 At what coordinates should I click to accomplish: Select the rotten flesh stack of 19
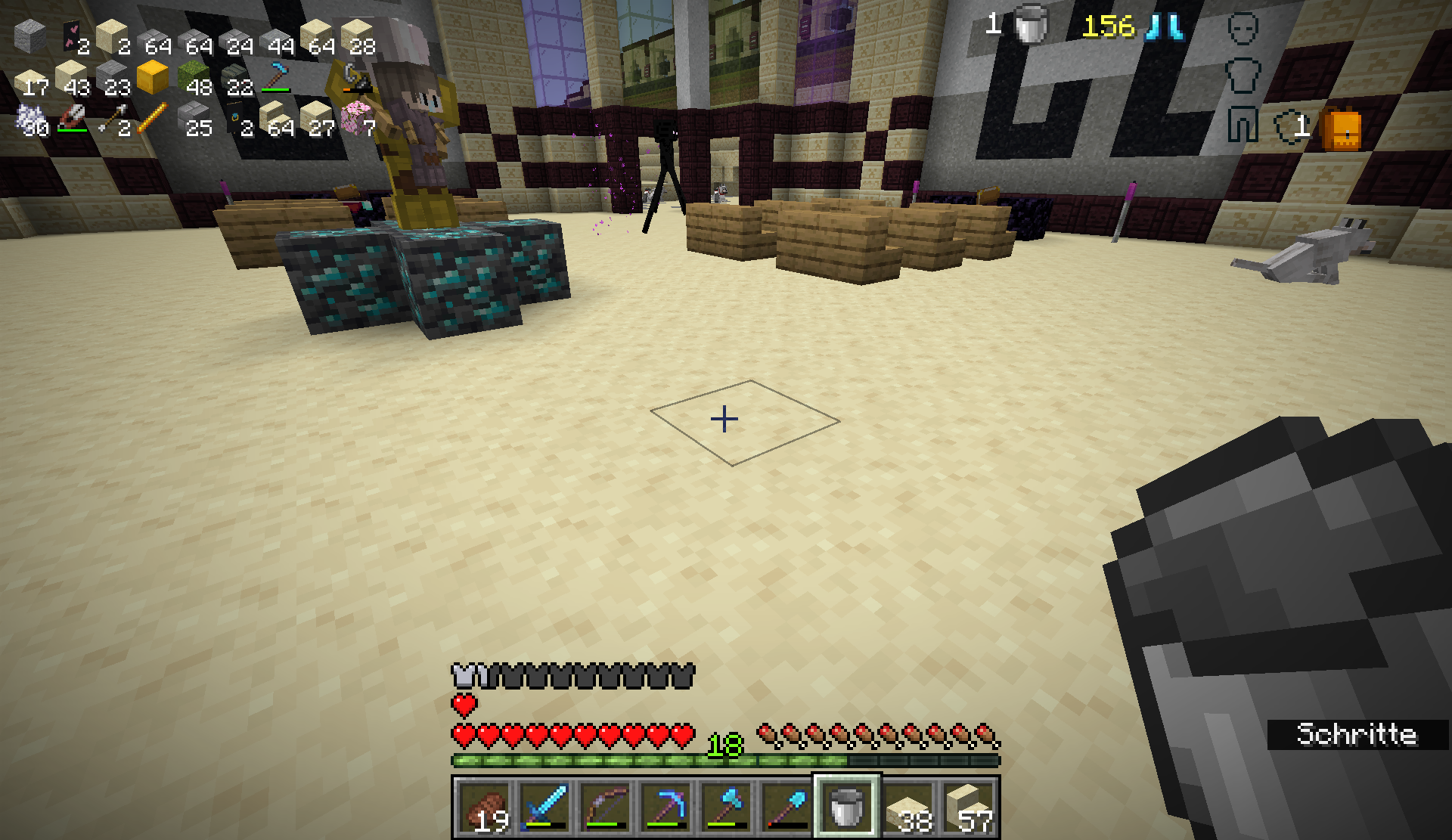pos(484,807)
